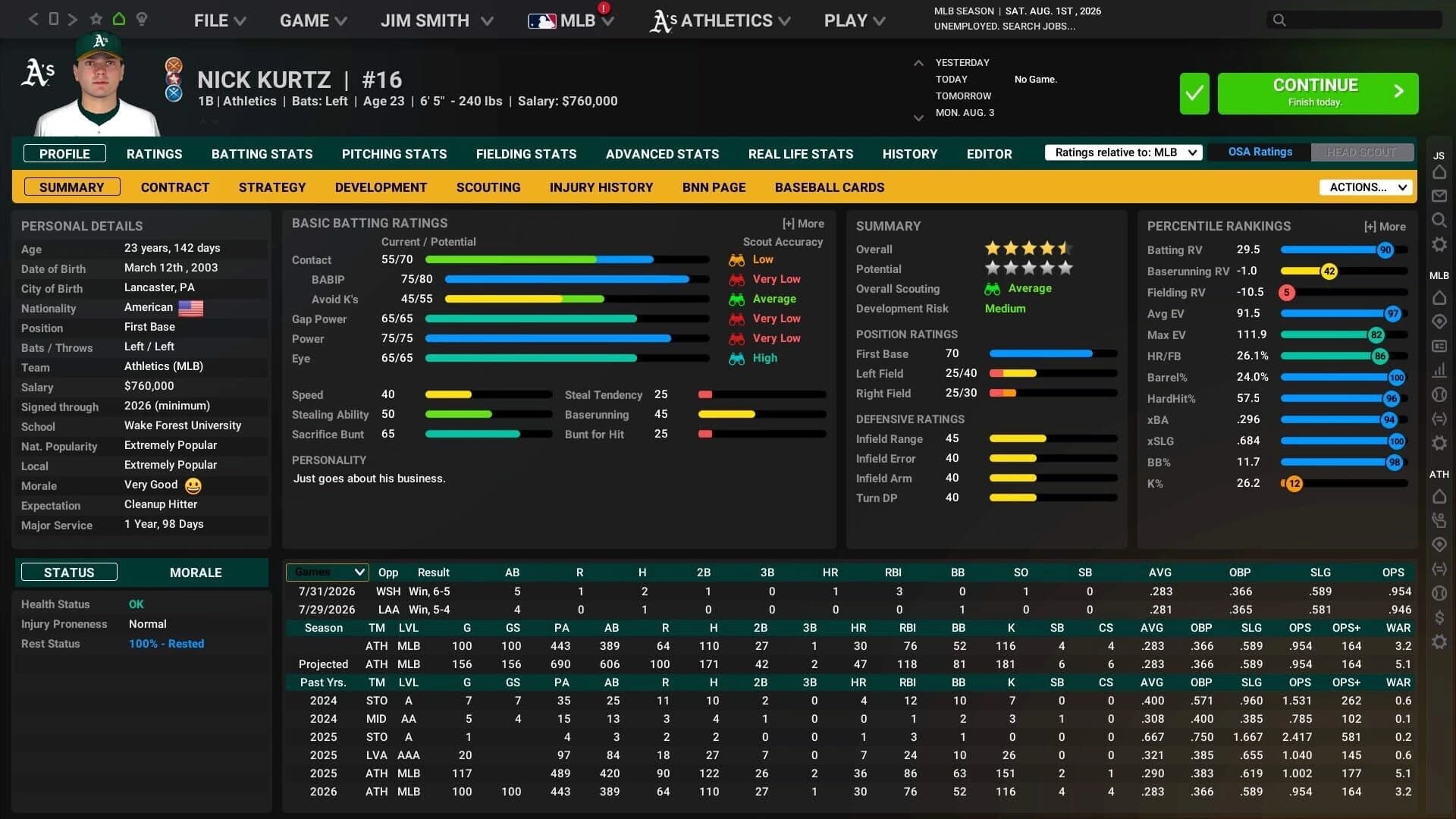The image size is (1456, 819).
Task: Click the CONTINUE button to finish today
Action: point(1317,93)
